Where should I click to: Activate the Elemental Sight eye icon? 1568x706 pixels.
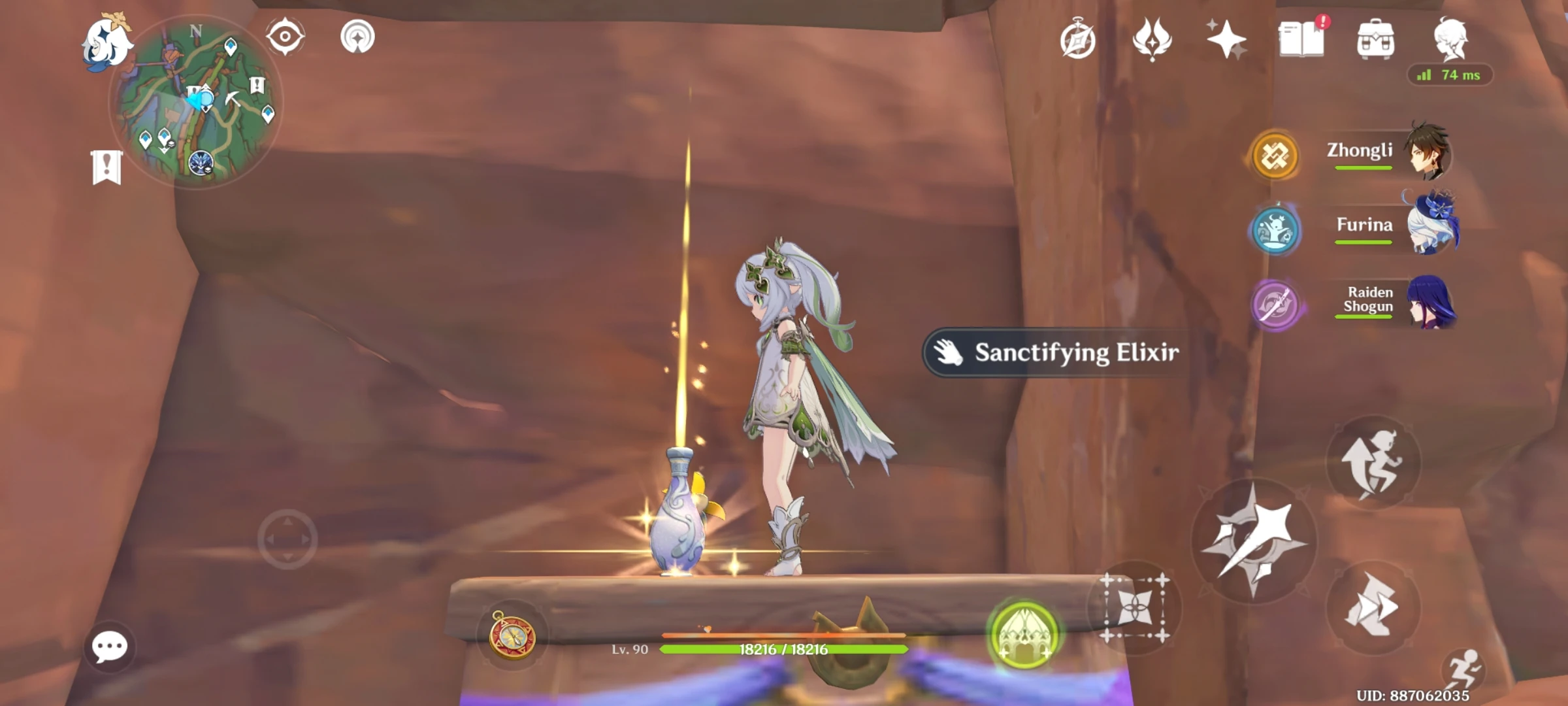point(286,37)
